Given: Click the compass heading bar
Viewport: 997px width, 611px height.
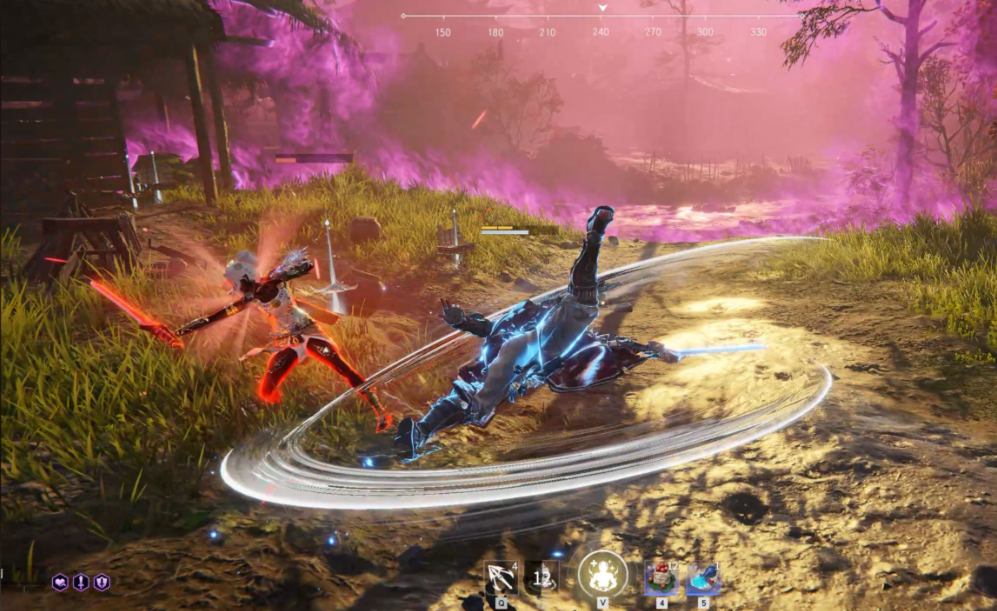Looking at the screenshot, I should 601,17.
